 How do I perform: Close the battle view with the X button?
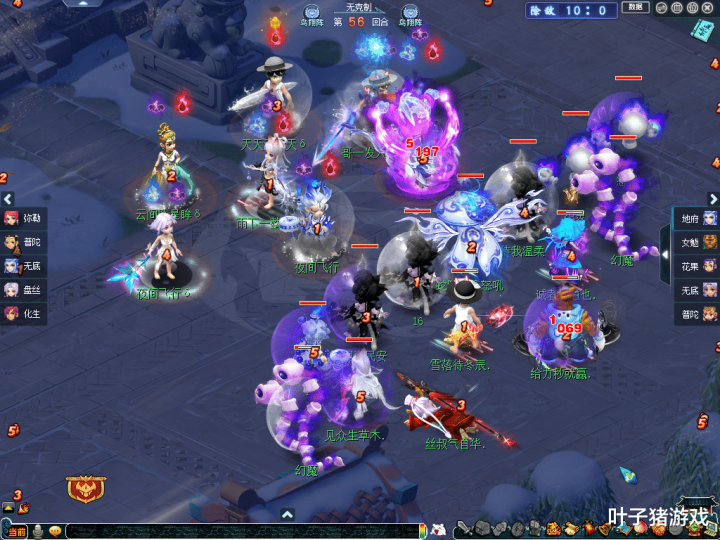pos(709,8)
